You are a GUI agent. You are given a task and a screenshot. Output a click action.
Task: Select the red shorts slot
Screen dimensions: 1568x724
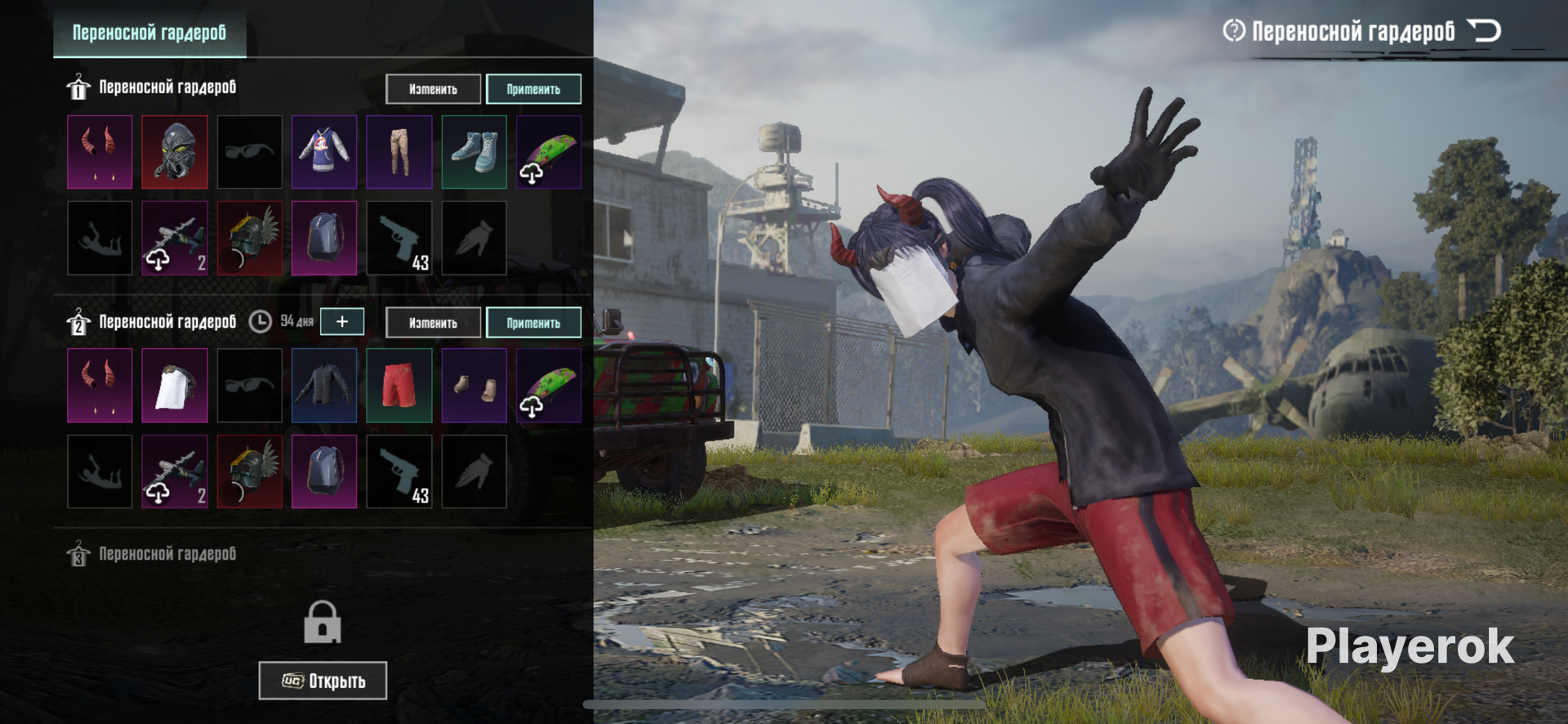coord(399,386)
